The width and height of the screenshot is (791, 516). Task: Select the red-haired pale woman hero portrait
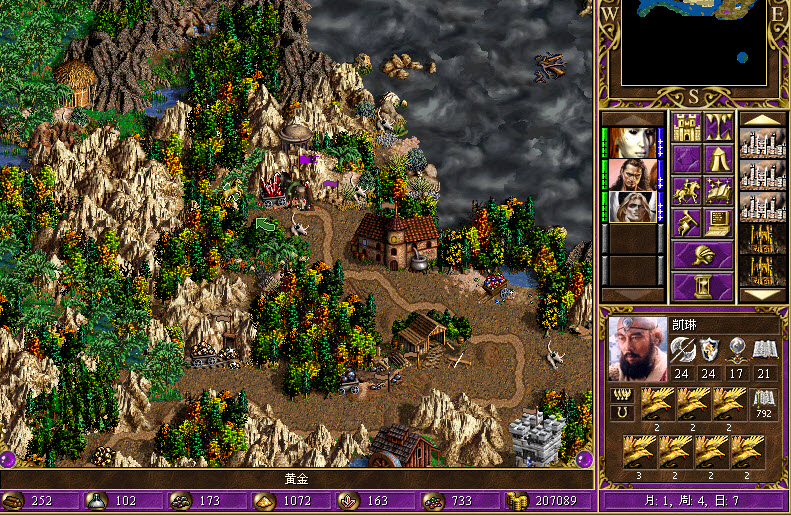point(631,142)
